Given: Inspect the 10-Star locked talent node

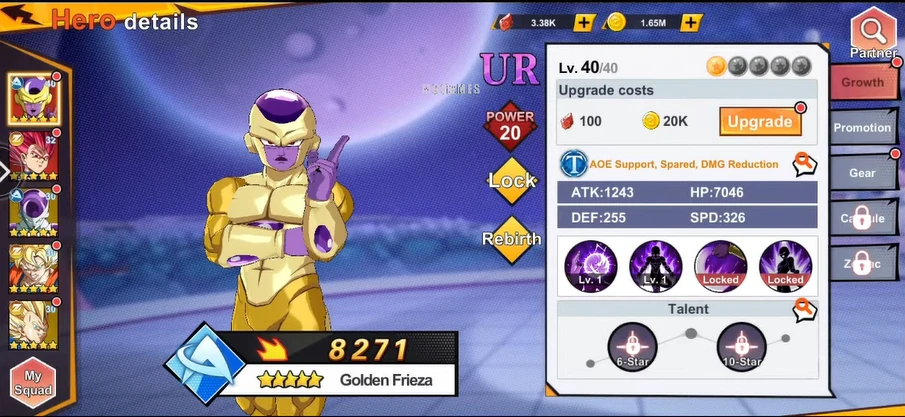Looking at the screenshot, I should click(741, 345).
